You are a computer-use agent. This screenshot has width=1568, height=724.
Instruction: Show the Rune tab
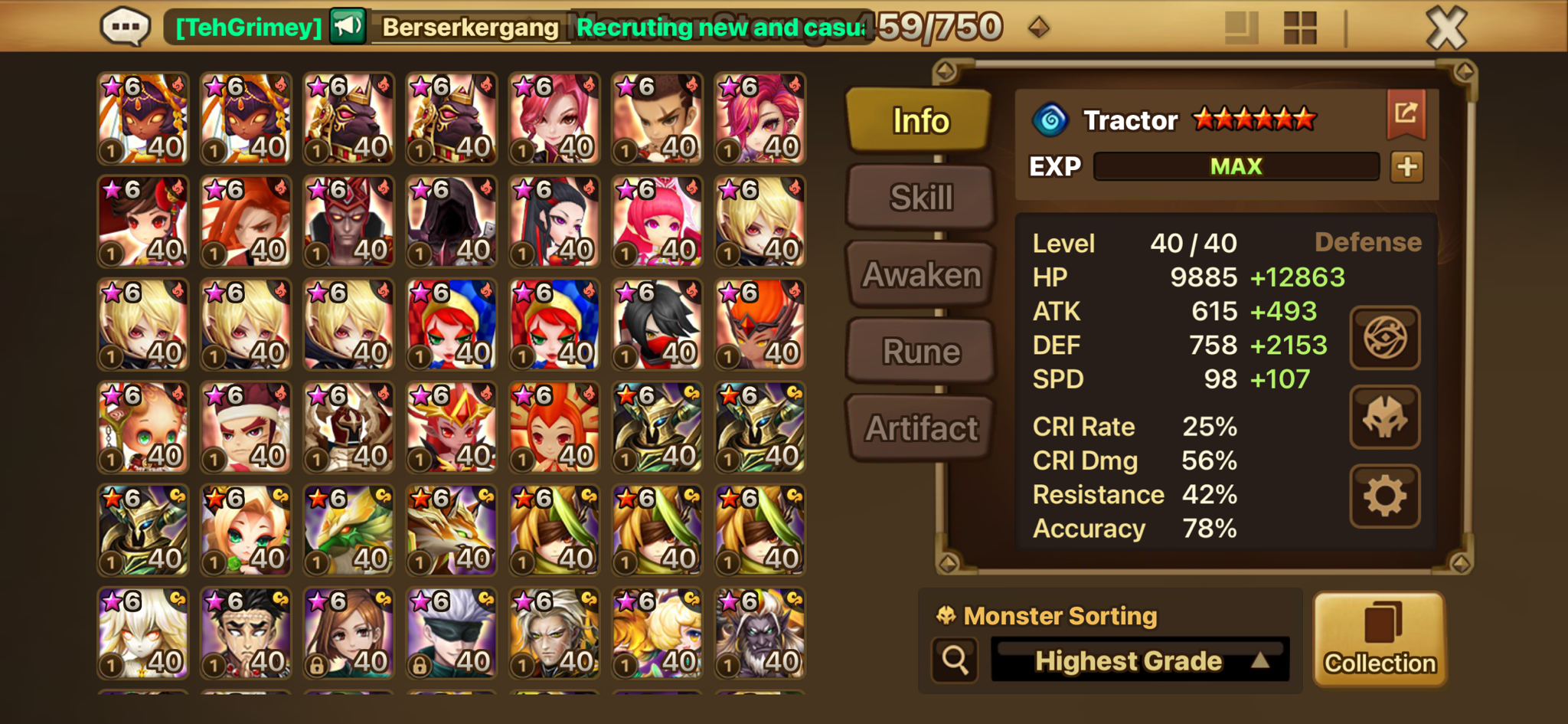pyautogui.click(x=921, y=352)
